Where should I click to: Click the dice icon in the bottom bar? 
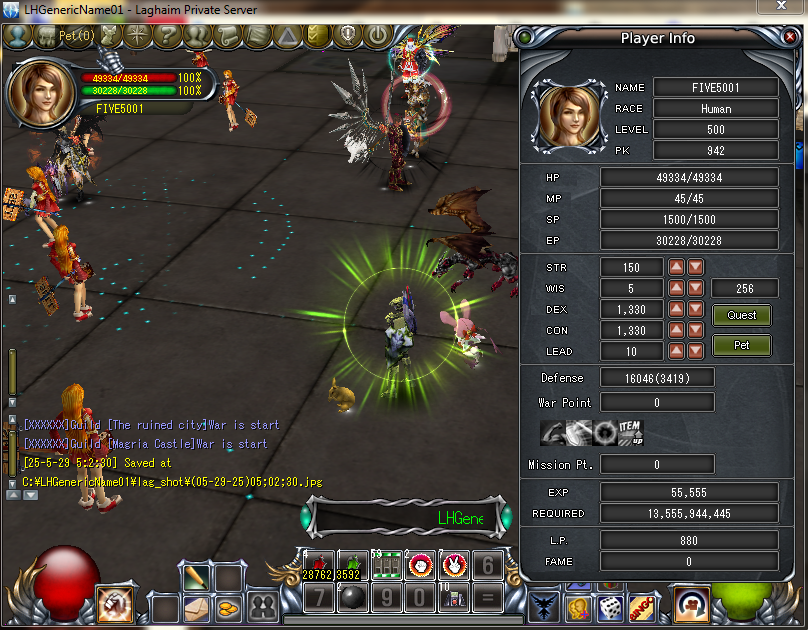(609, 606)
